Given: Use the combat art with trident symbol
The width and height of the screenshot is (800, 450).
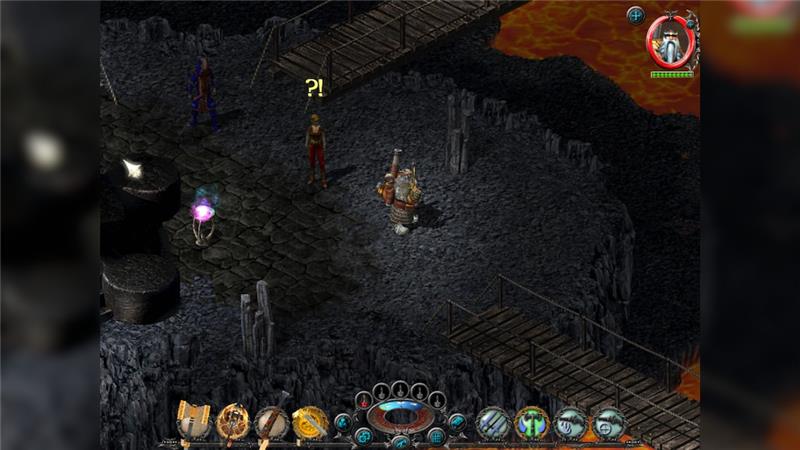Looking at the screenshot, I should pos(570,423).
